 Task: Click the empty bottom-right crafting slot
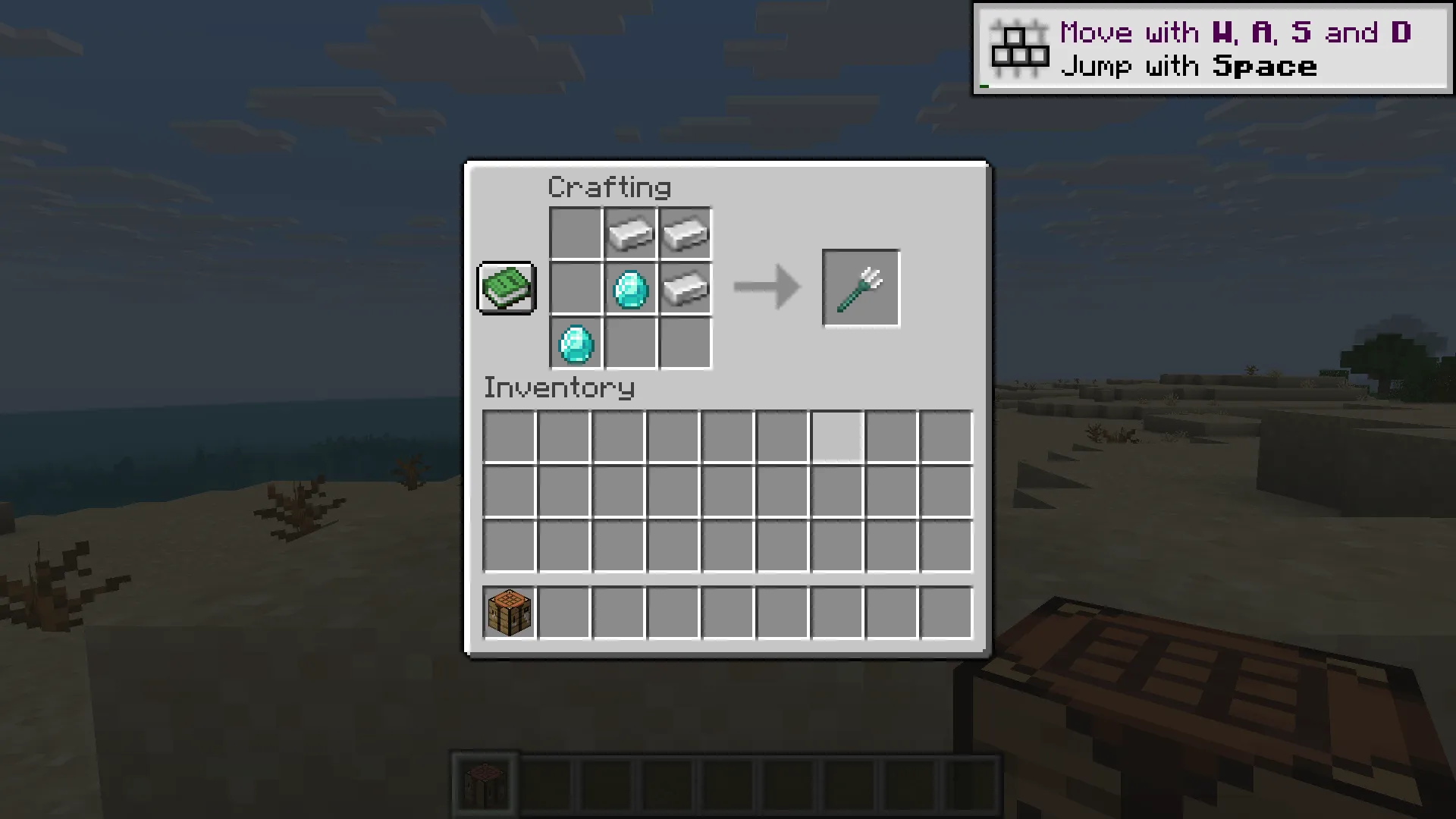[685, 344]
